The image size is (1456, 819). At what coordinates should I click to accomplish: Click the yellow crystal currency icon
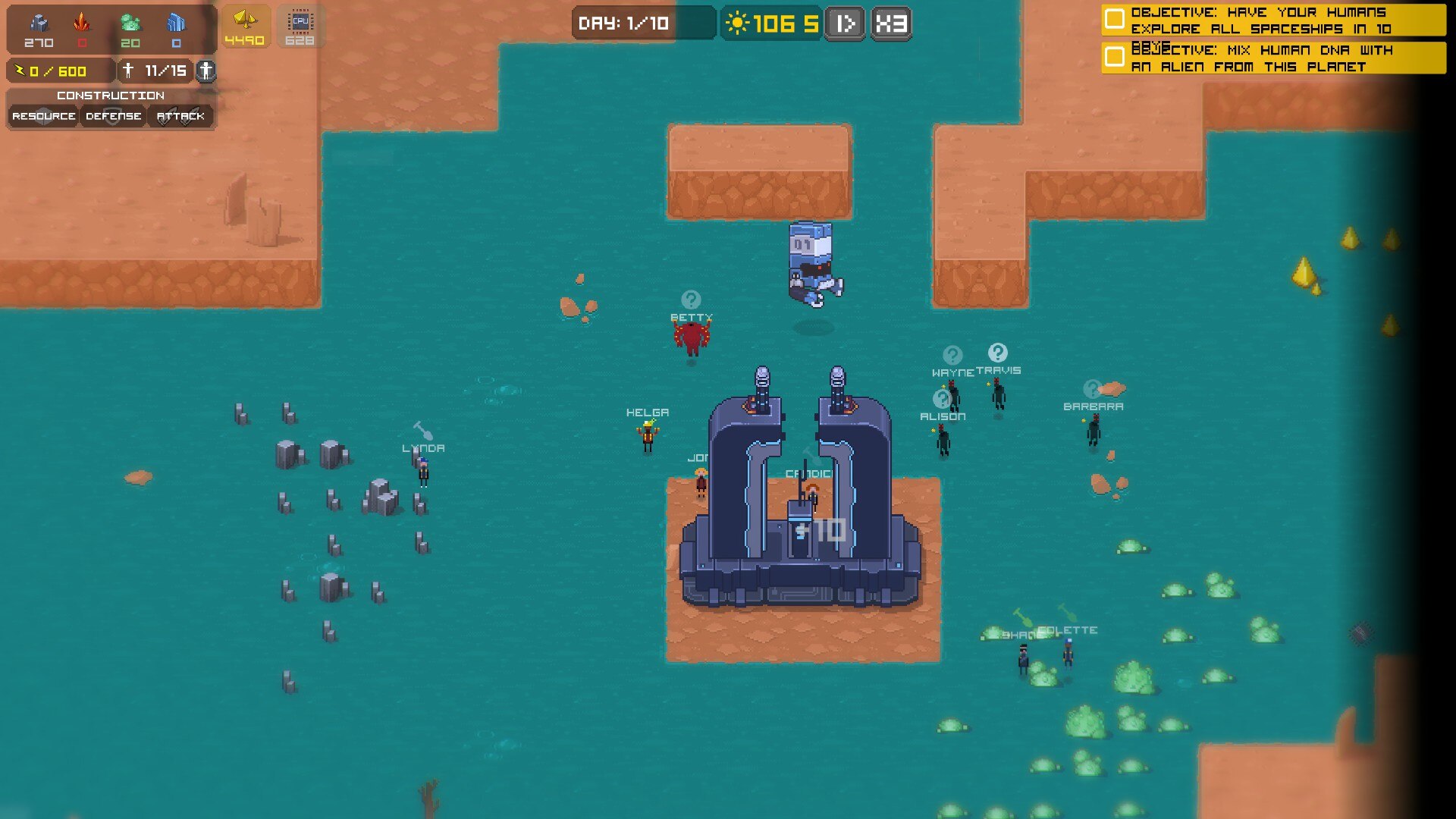(244, 20)
